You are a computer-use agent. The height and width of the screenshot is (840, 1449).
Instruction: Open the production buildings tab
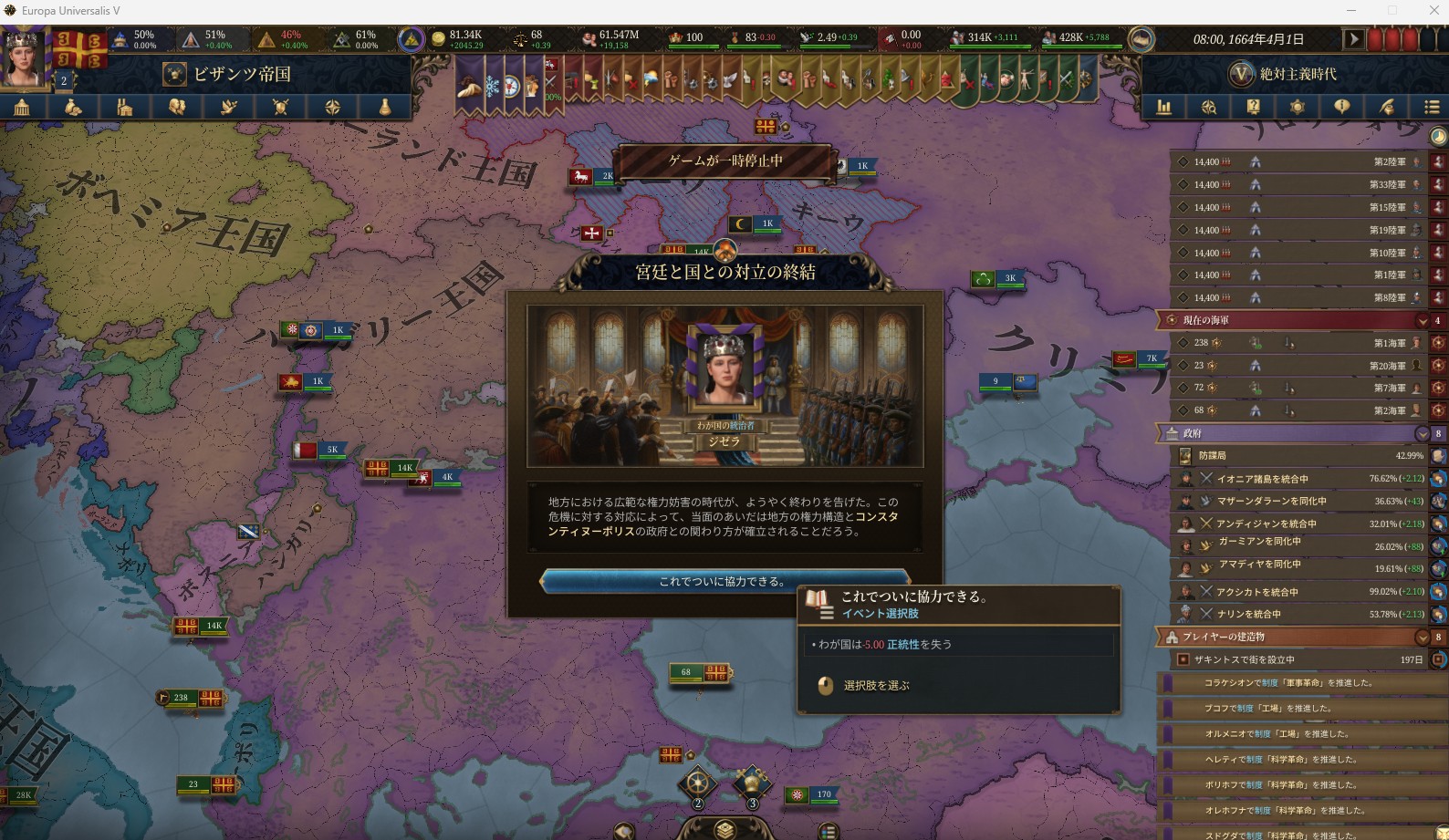(125, 107)
